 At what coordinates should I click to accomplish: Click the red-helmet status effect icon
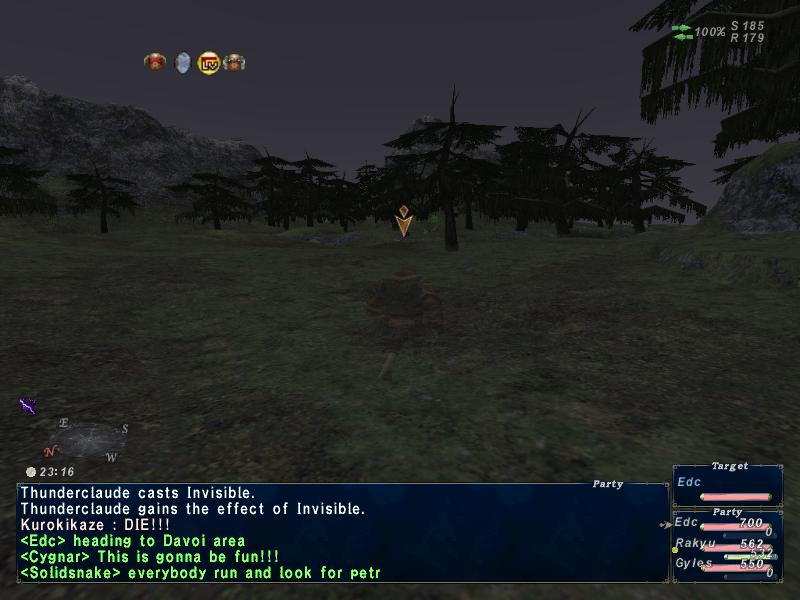coord(154,62)
